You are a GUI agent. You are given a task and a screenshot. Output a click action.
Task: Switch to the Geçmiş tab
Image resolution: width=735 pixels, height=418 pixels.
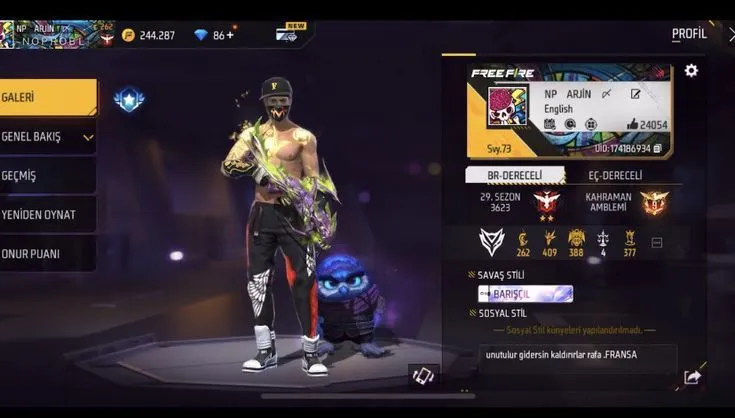click(46, 175)
